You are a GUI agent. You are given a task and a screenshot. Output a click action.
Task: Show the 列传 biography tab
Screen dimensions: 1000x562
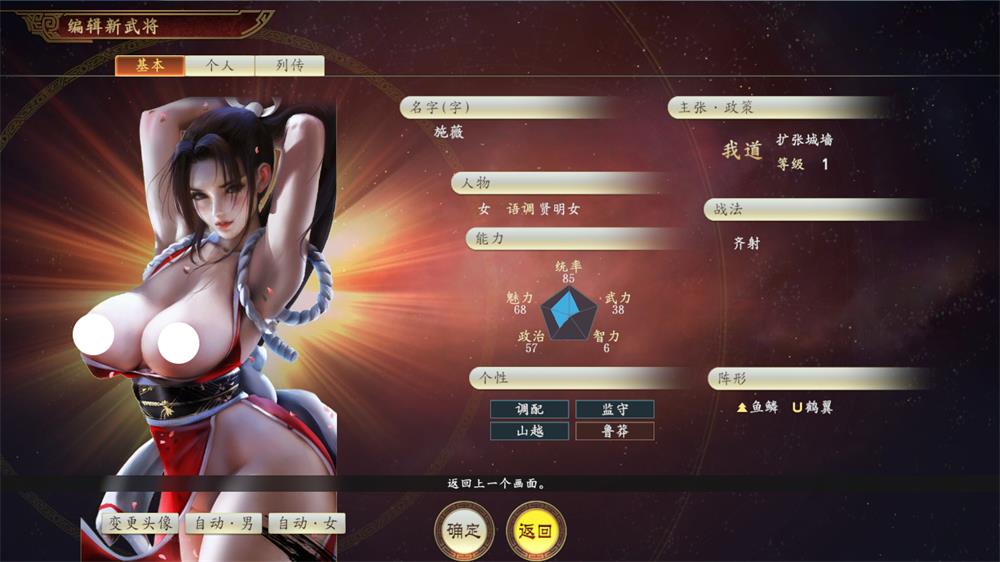click(x=290, y=66)
